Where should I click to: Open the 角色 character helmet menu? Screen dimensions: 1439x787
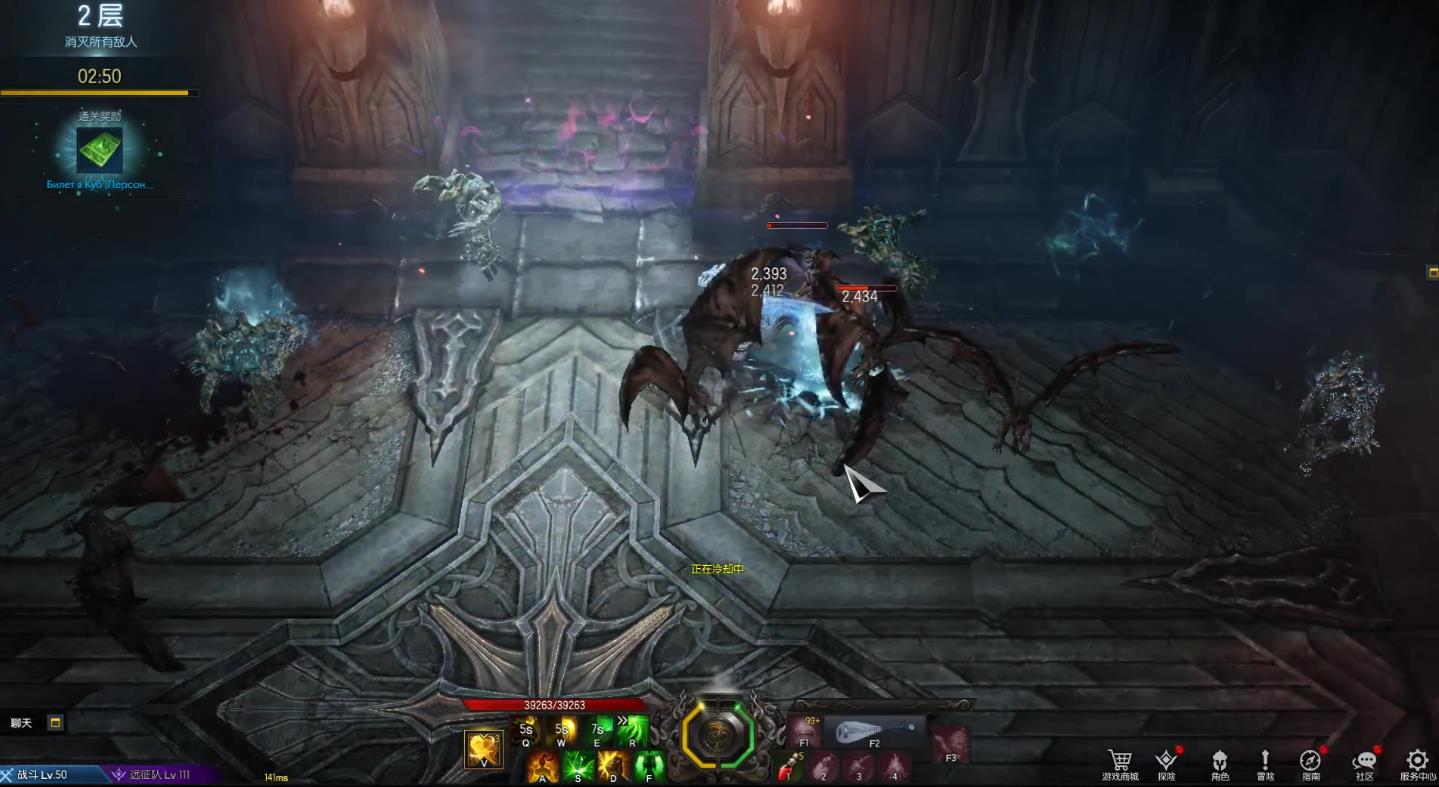[x=1219, y=761]
